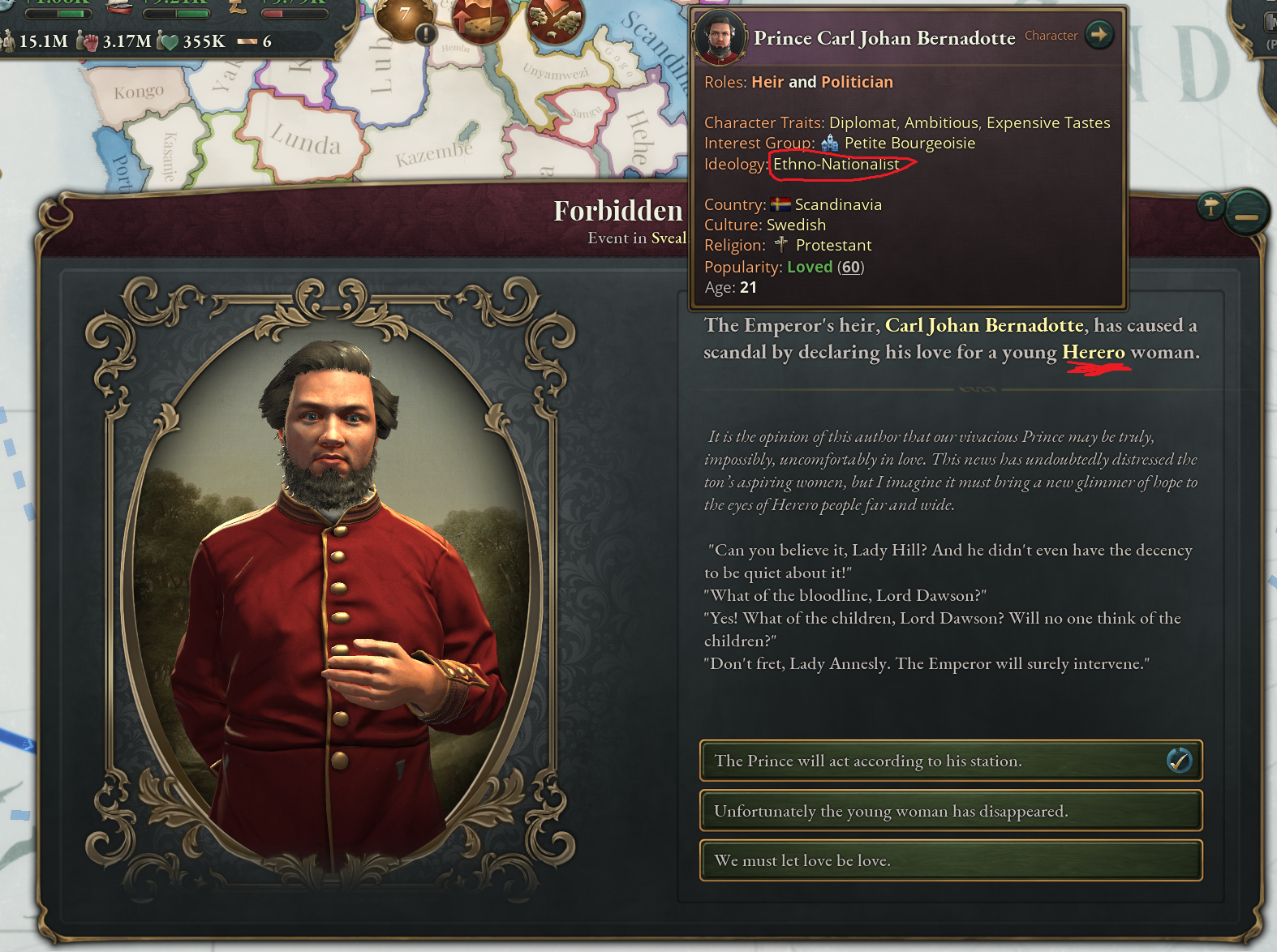Viewport: 1277px width, 952px height.
Task: View the Protestant religion entry
Action: [x=833, y=245]
